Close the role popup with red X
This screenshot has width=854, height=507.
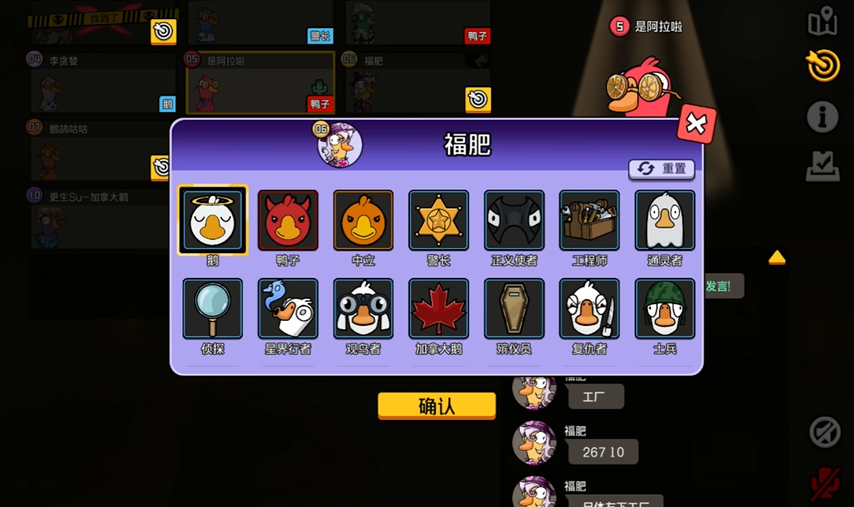pyautogui.click(x=696, y=124)
